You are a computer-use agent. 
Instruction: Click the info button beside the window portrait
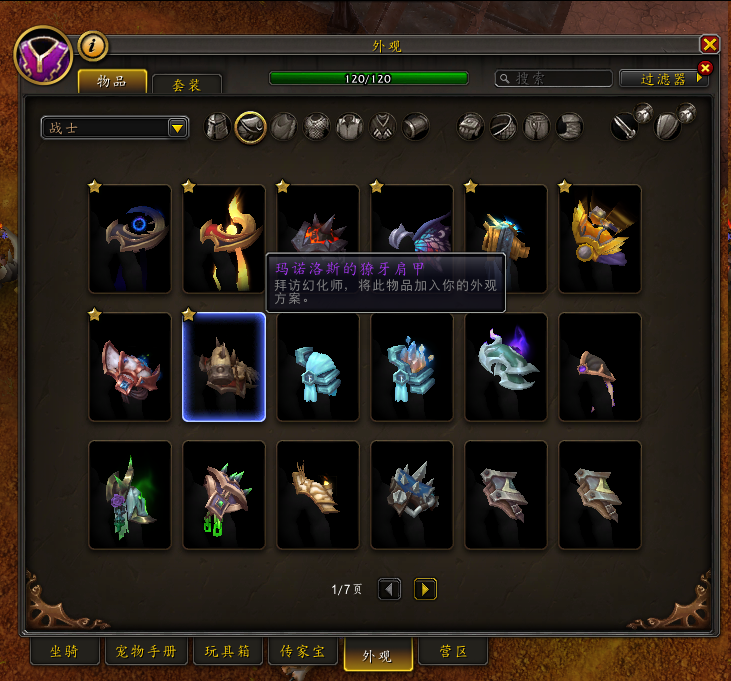(93, 45)
